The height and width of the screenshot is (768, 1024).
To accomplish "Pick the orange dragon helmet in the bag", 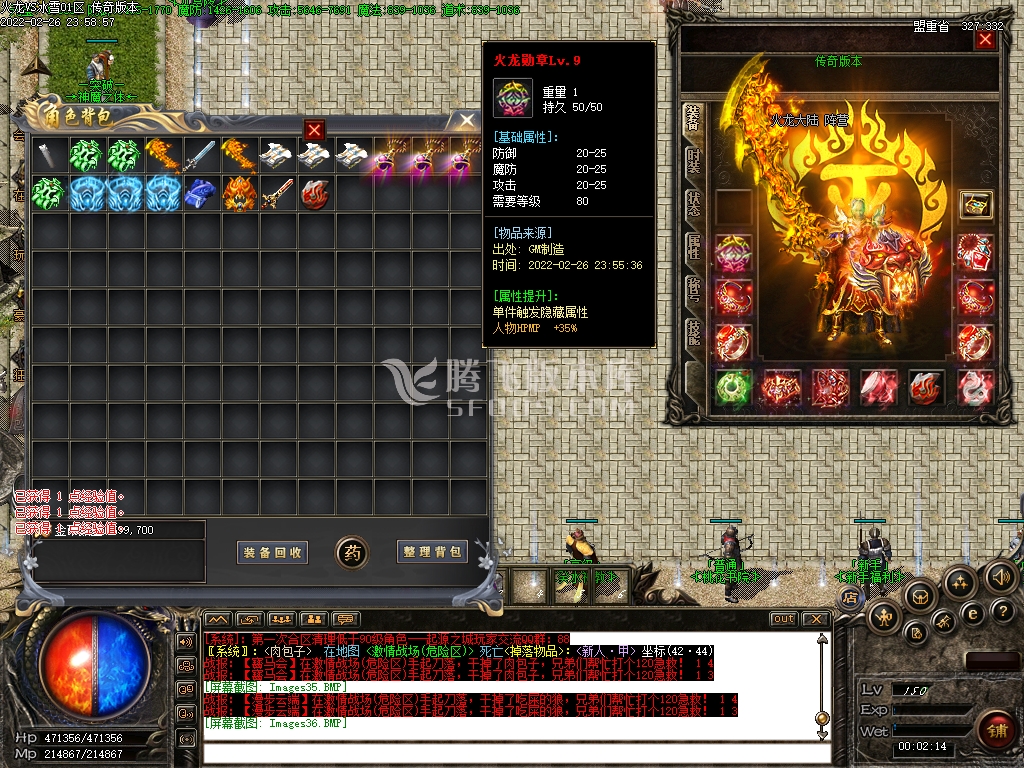I will click(239, 192).
